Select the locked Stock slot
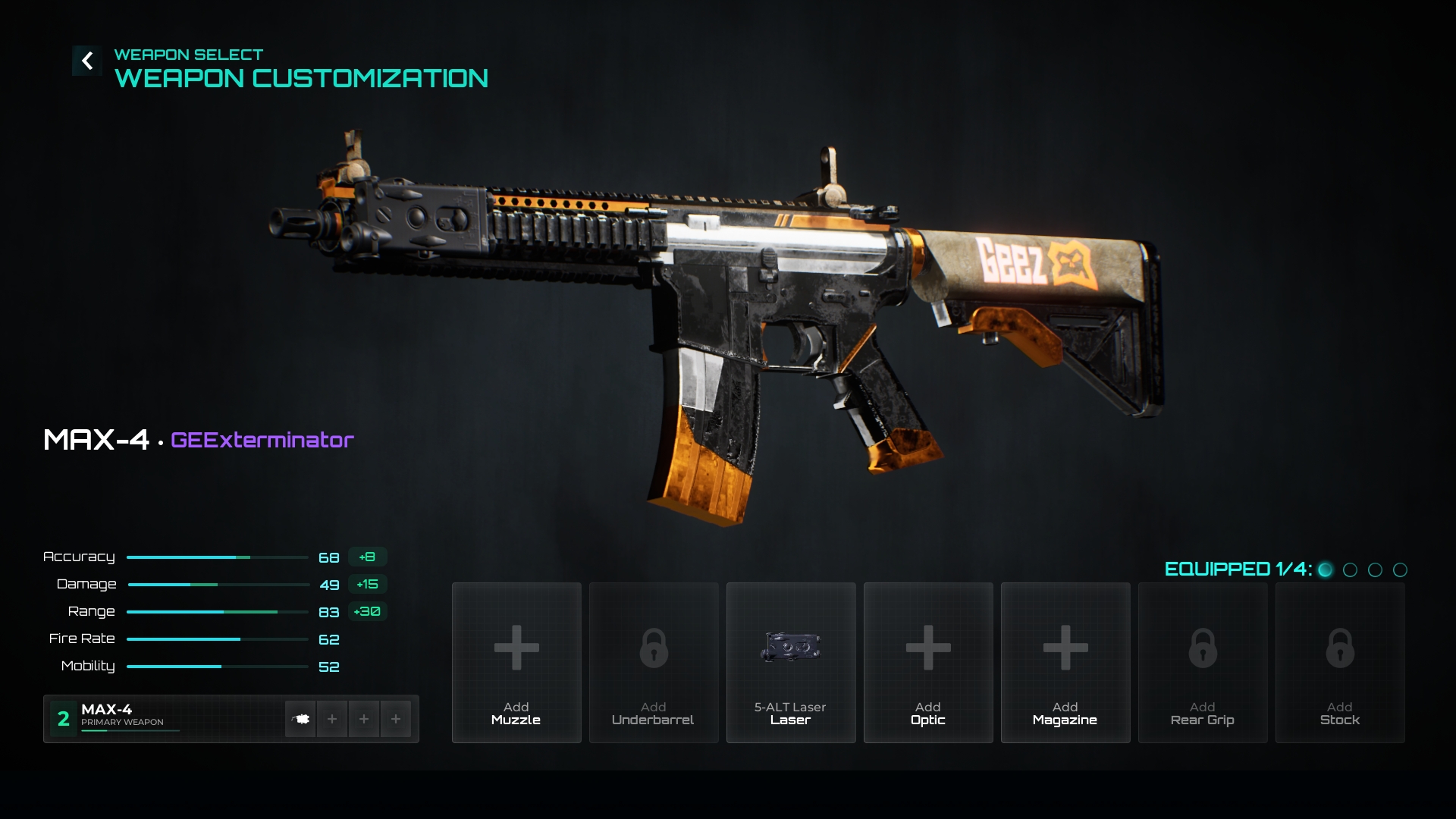Viewport: 1456px width, 819px height. [x=1340, y=662]
